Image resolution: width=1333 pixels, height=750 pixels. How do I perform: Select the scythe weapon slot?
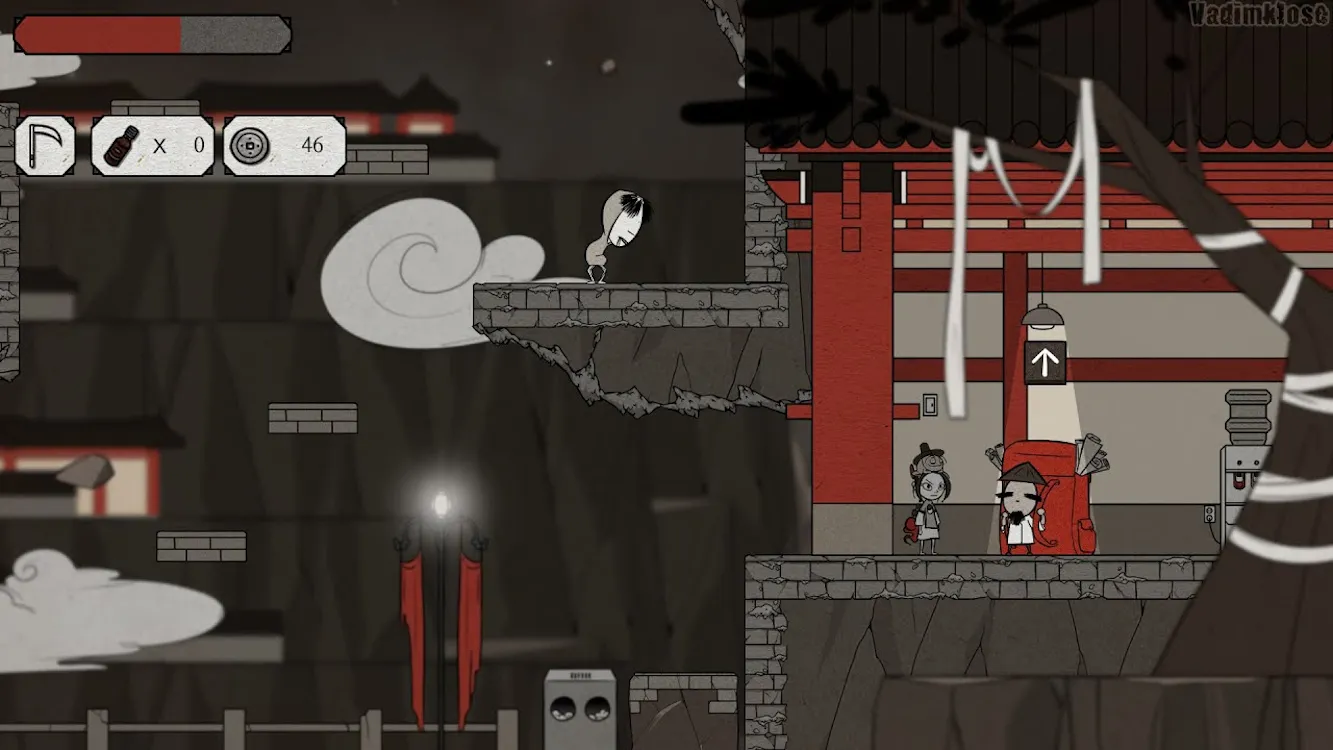point(45,146)
